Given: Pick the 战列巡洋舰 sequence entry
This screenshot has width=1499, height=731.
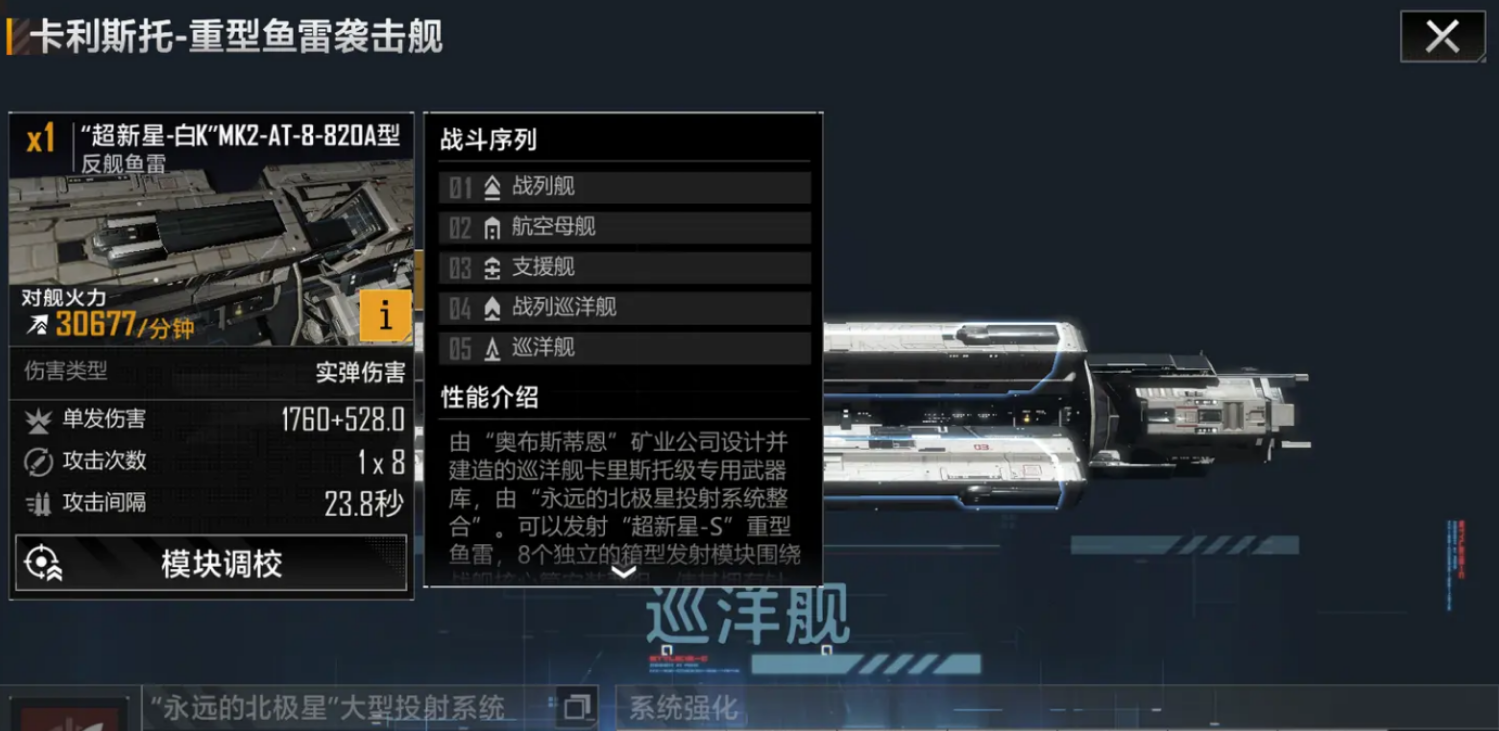Looking at the screenshot, I should (624, 308).
